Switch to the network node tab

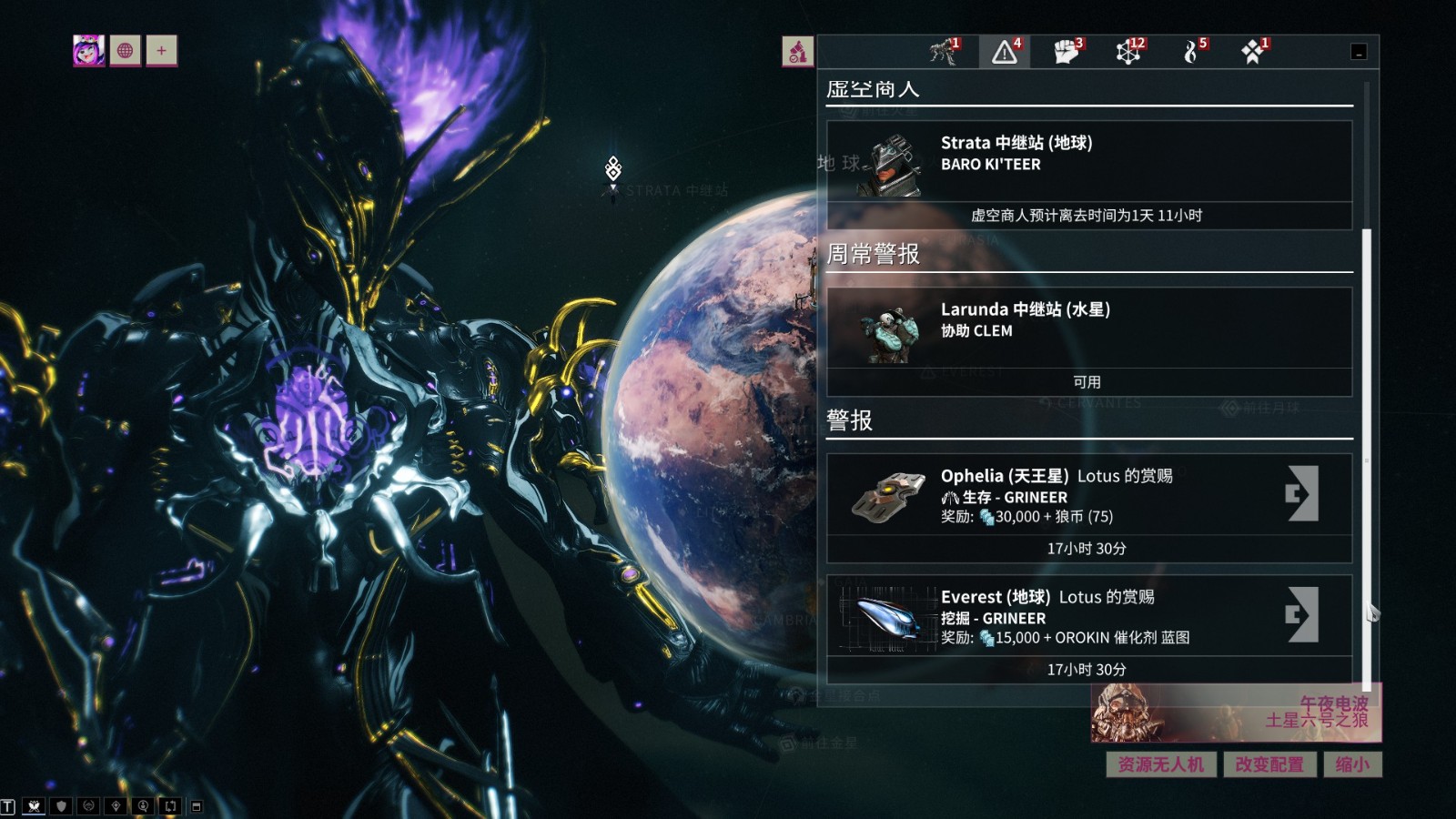coord(1129,51)
